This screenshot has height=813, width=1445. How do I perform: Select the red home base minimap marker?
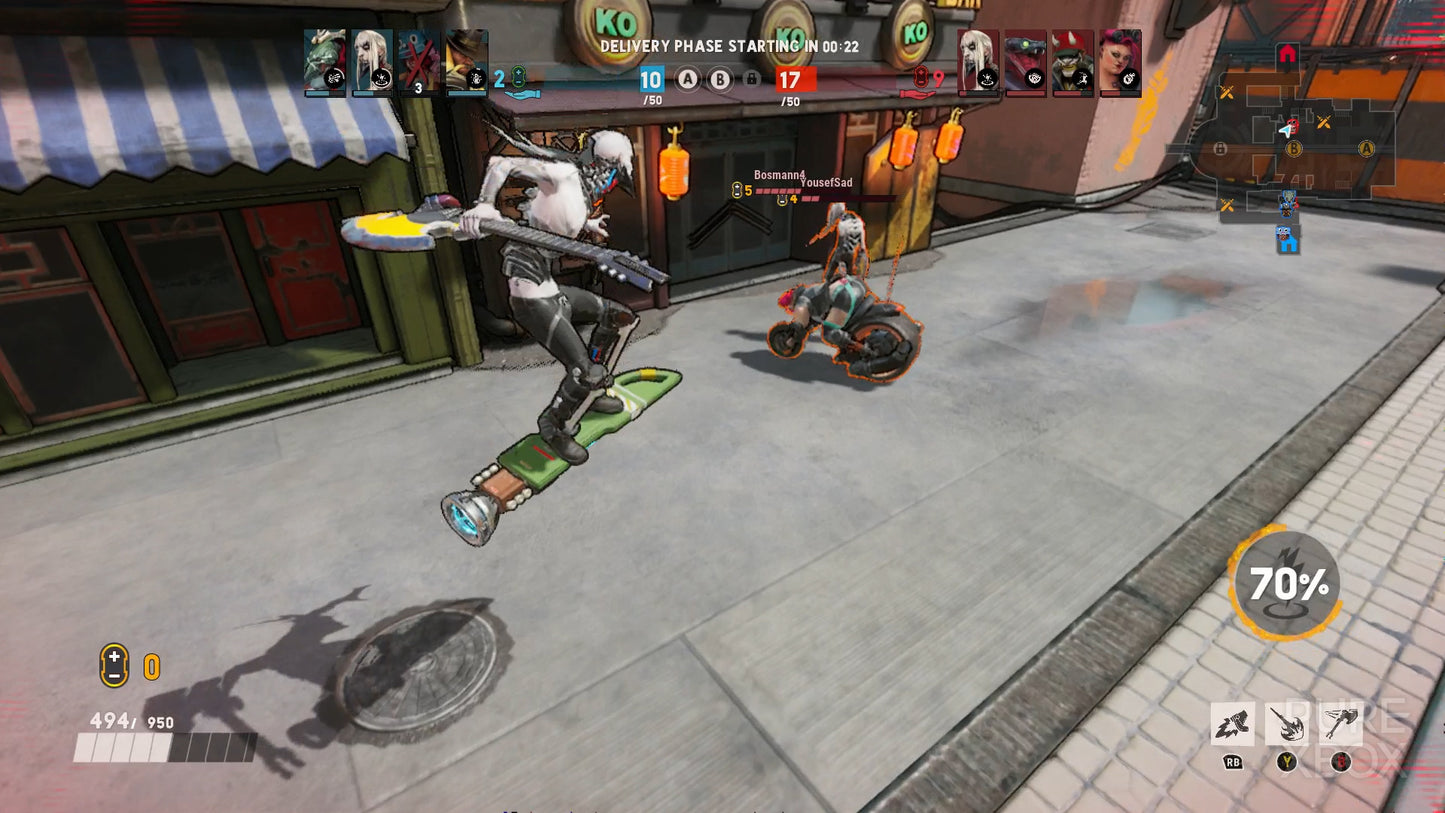(1287, 54)
